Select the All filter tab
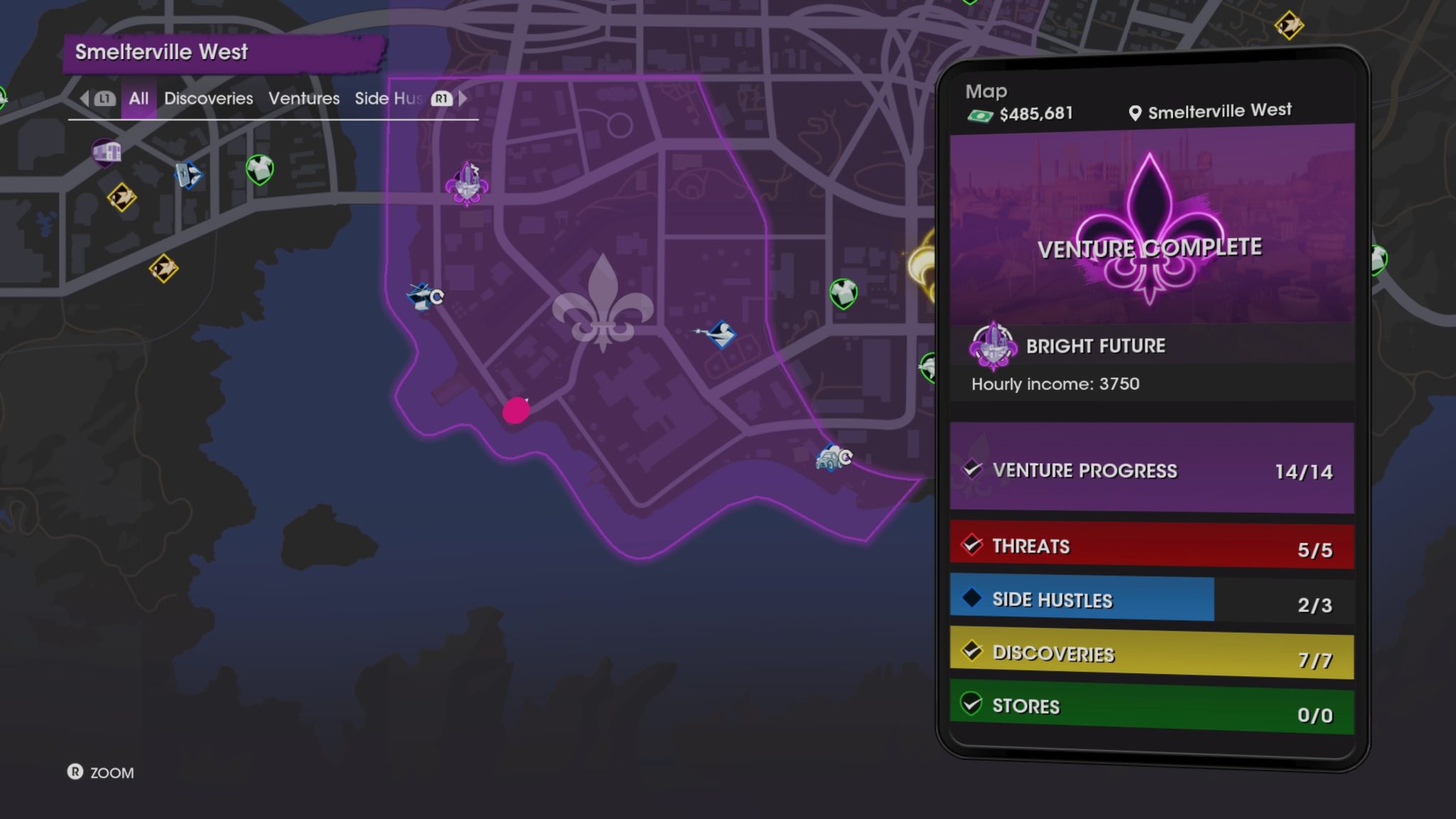 click(138, 98)
